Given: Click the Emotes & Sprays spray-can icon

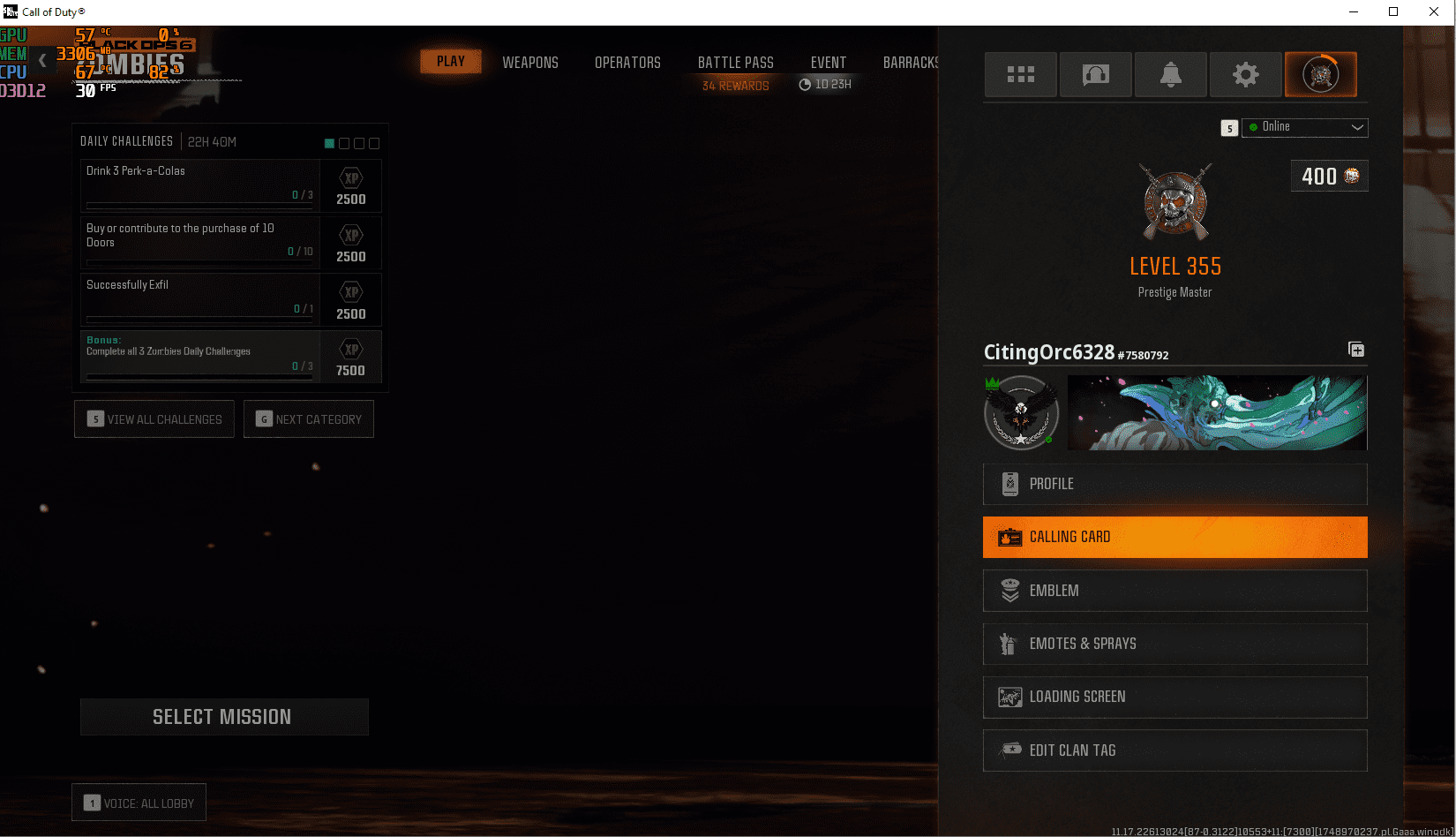Looking at the screenshot, I should tap(1009, 644).
